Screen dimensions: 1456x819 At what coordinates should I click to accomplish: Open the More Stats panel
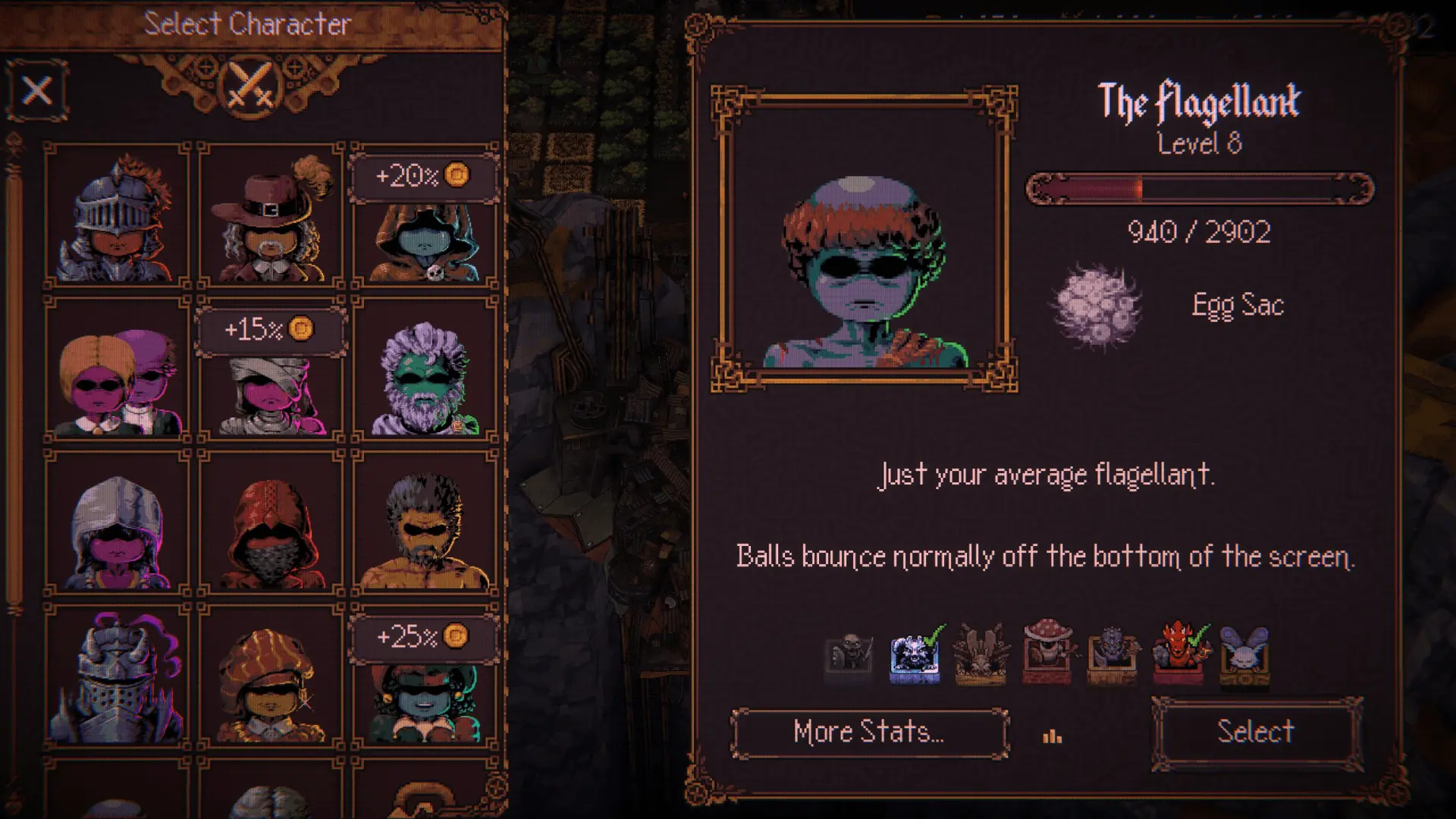pos(867,732)
